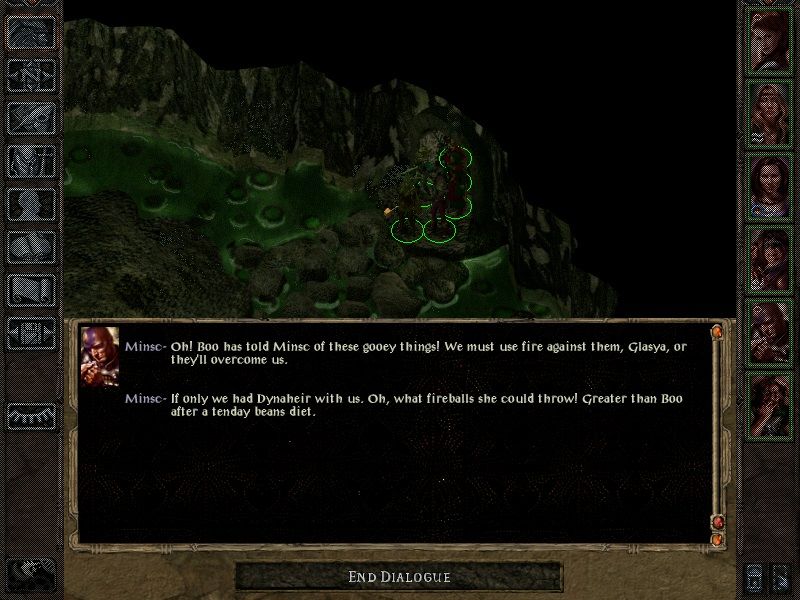Click the End Dialogue button
This screenshot has width=800, height=600.
[x=399, y=577]
